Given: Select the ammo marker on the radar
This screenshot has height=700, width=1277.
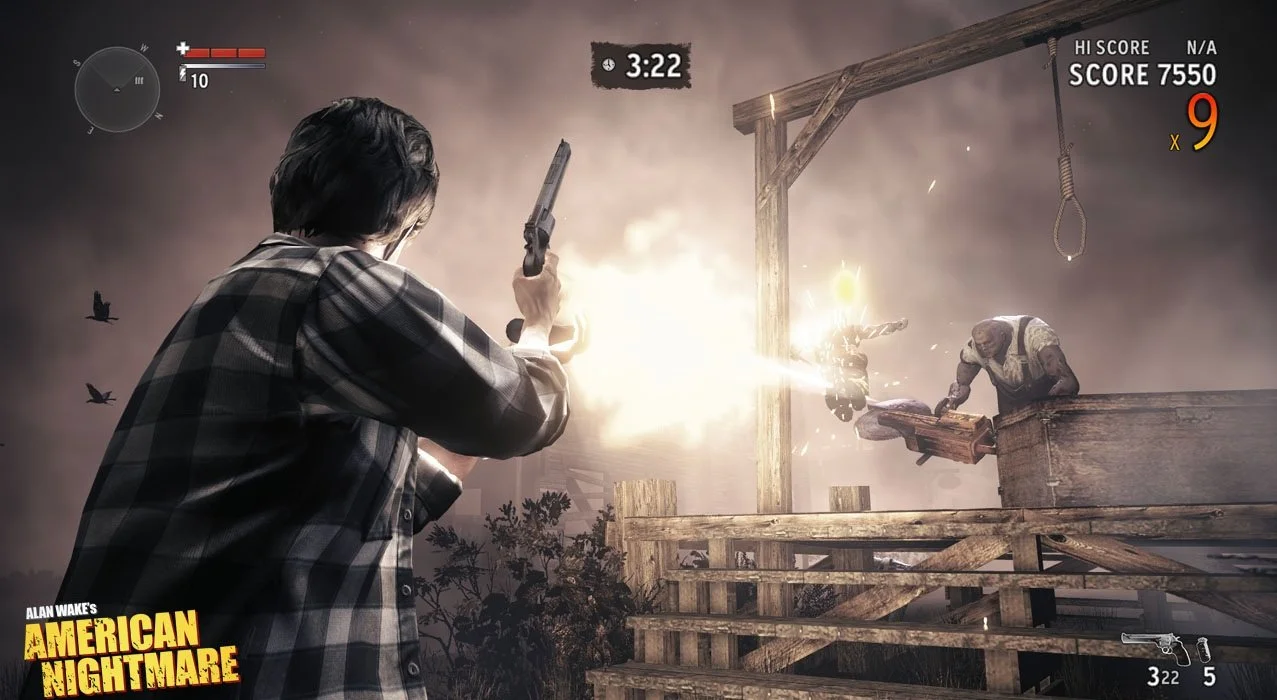Looking at the screenshot, I should (139, 81).
